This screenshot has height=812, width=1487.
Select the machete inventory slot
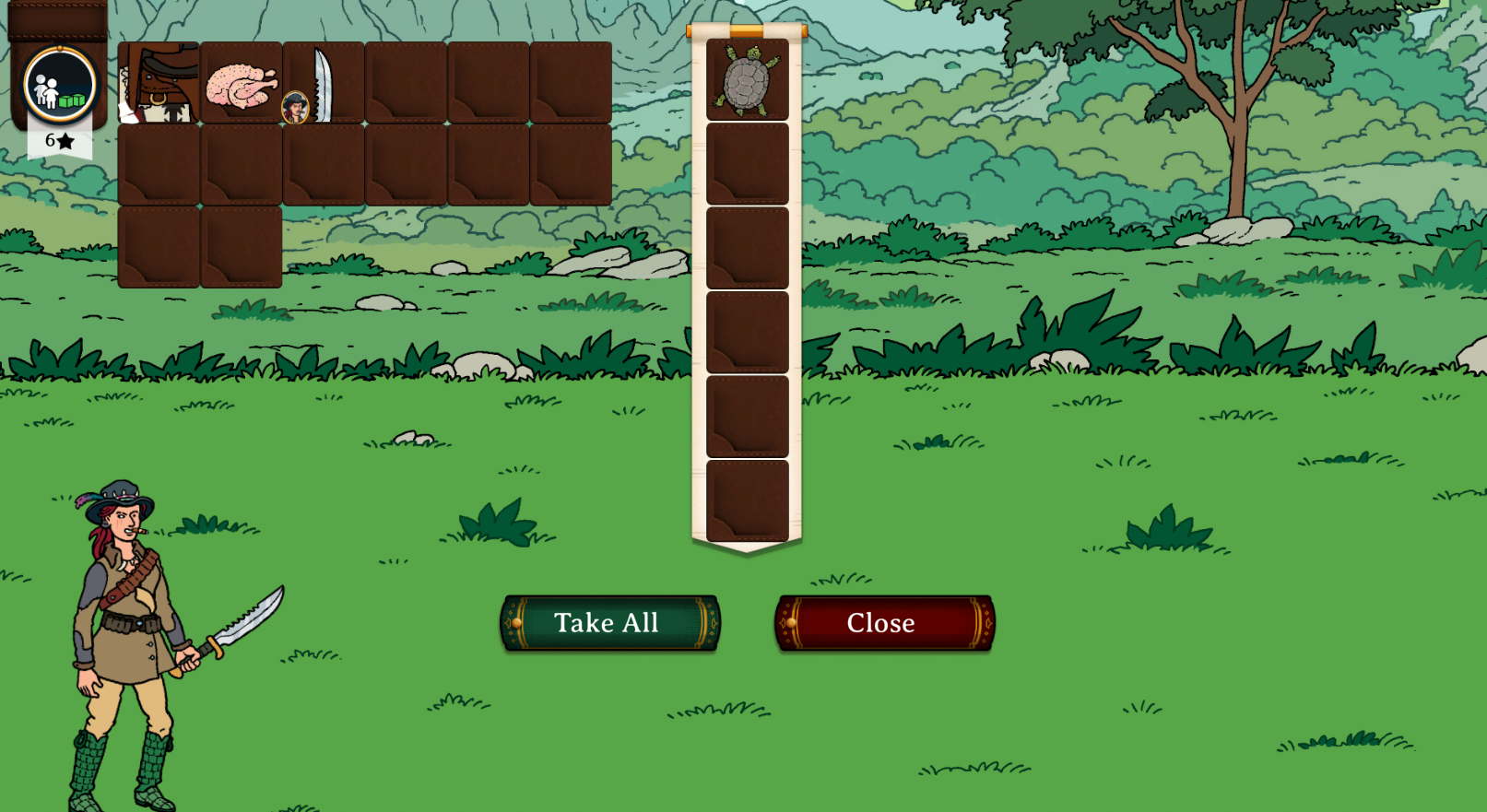pos(324,83)
